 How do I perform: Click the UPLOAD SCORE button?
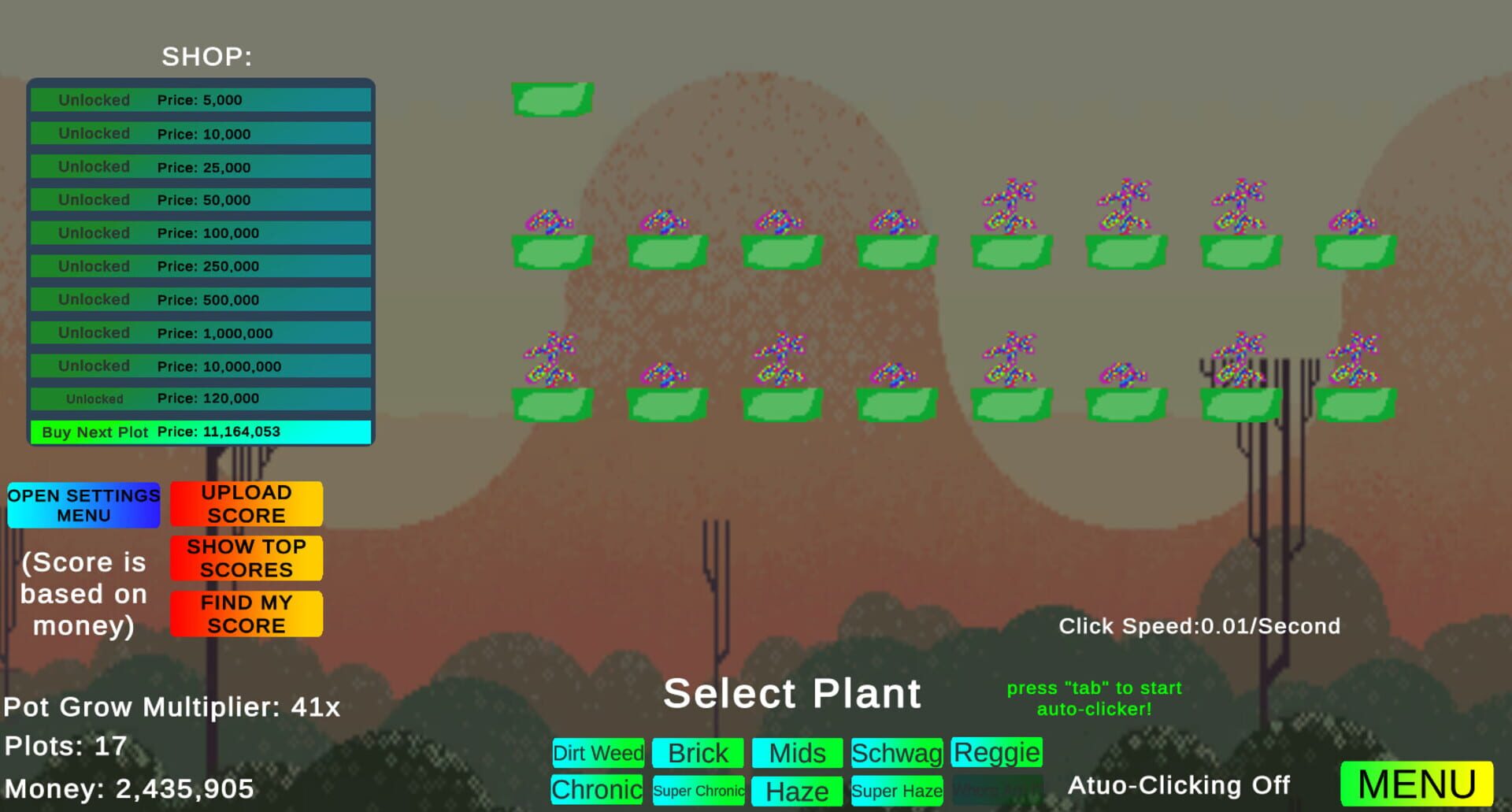pos(246,503)
